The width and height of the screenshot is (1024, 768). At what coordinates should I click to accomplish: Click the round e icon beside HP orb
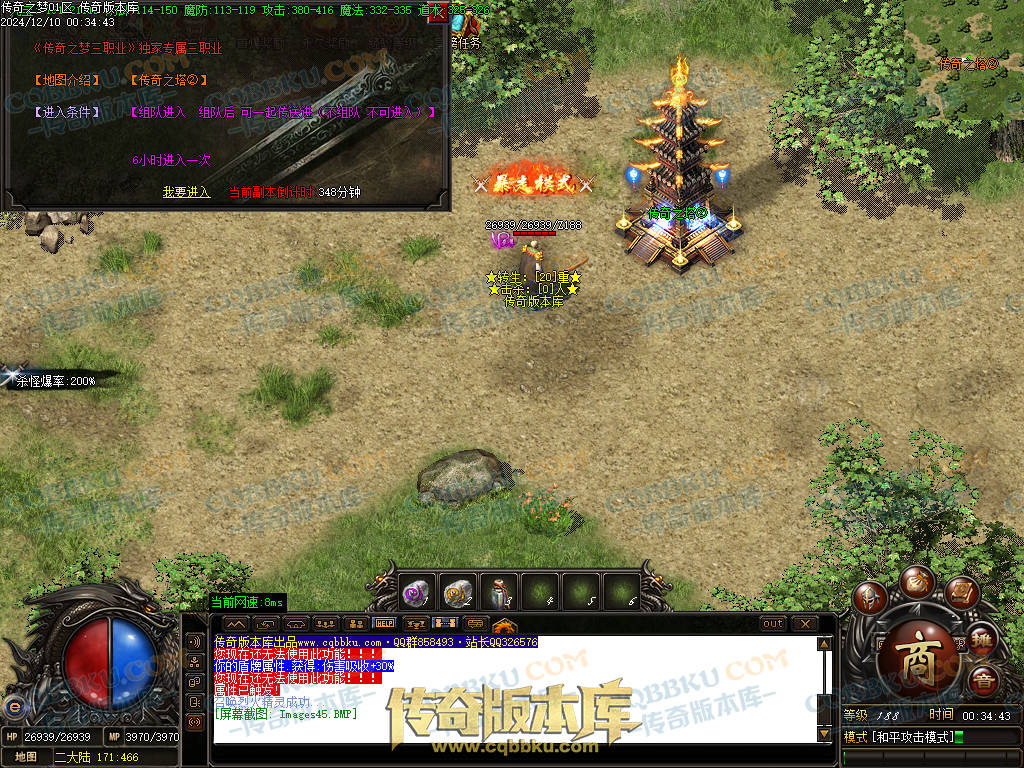point(14,707)
